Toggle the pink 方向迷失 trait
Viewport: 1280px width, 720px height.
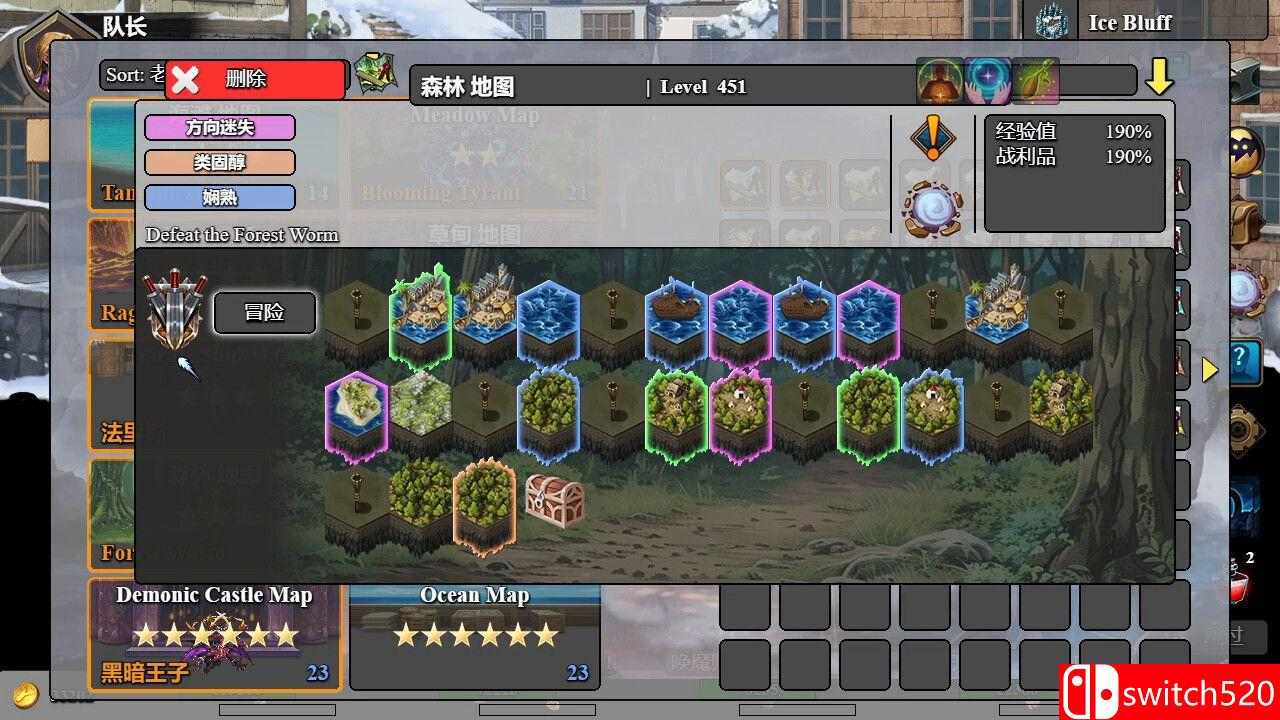[219, 128]
